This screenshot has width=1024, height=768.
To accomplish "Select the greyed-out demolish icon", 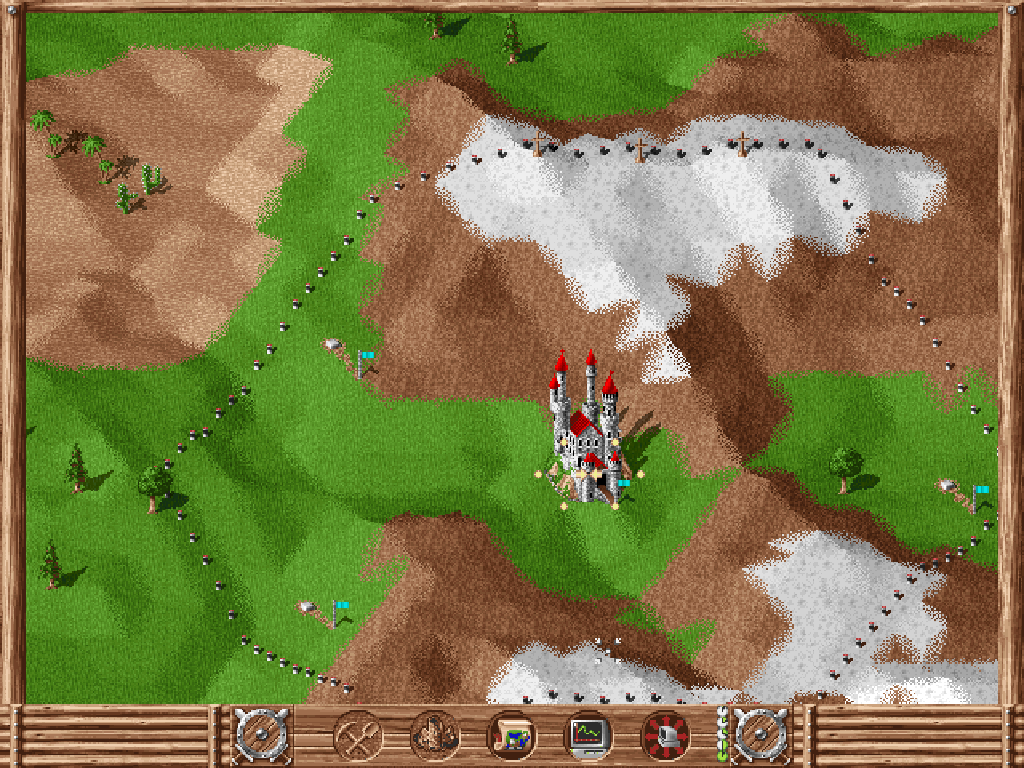I will pyautogui.click(x=435, y=736).
